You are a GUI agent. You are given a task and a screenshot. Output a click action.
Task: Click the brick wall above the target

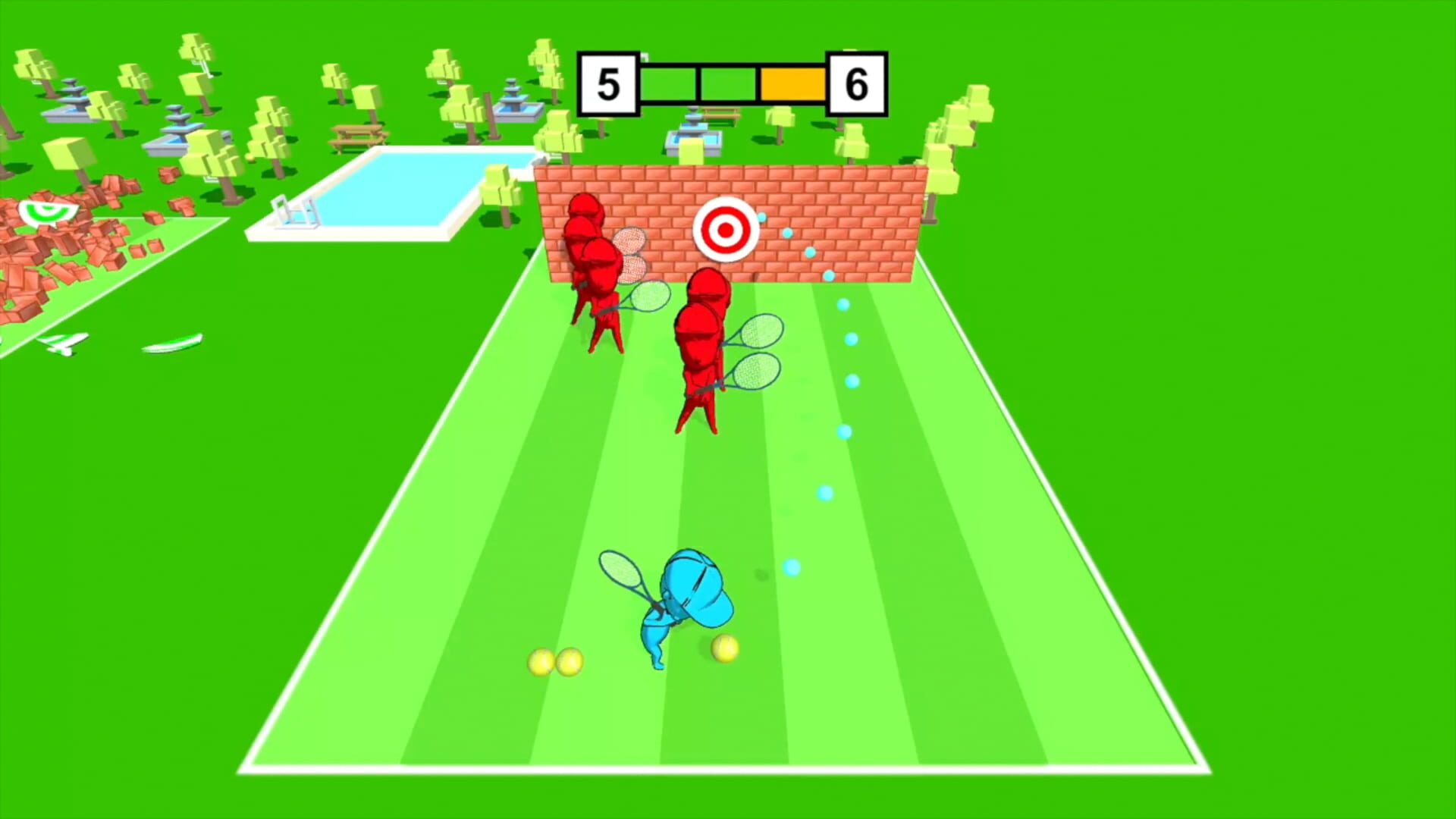point(726,186)
